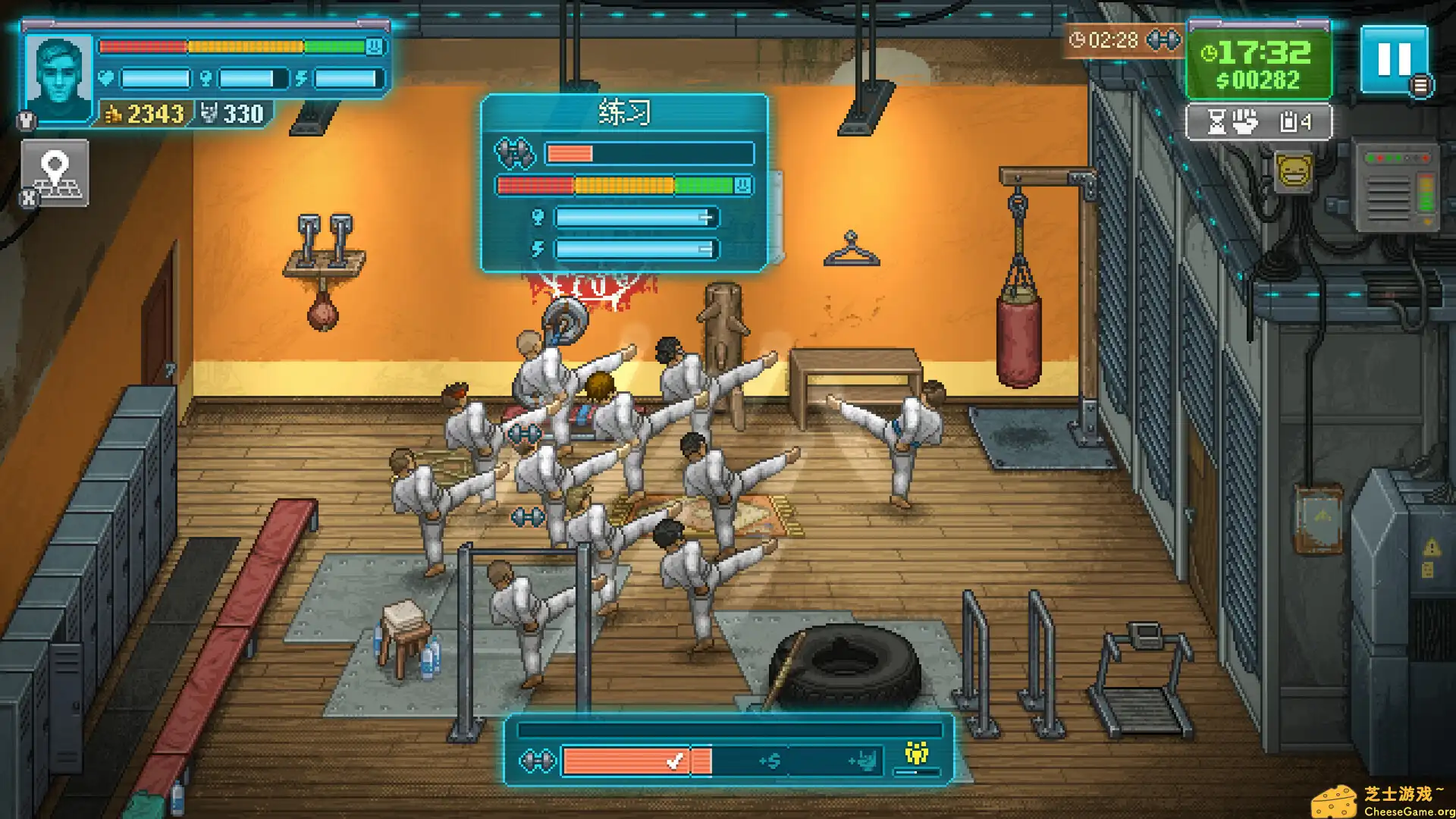Click the hourglass icon below the money display
Screen dimensions: 1456x819
click(x=1216, y=121)
